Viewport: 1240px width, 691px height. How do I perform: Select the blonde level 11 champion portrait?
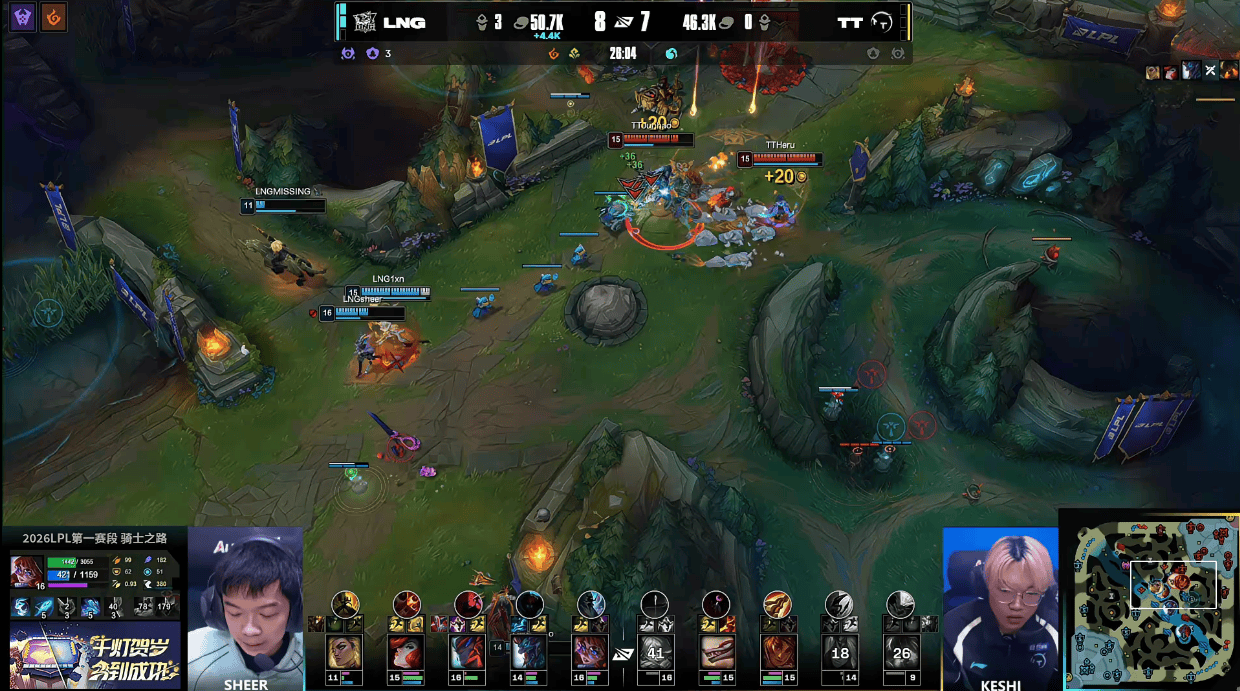tap(345, 652)
